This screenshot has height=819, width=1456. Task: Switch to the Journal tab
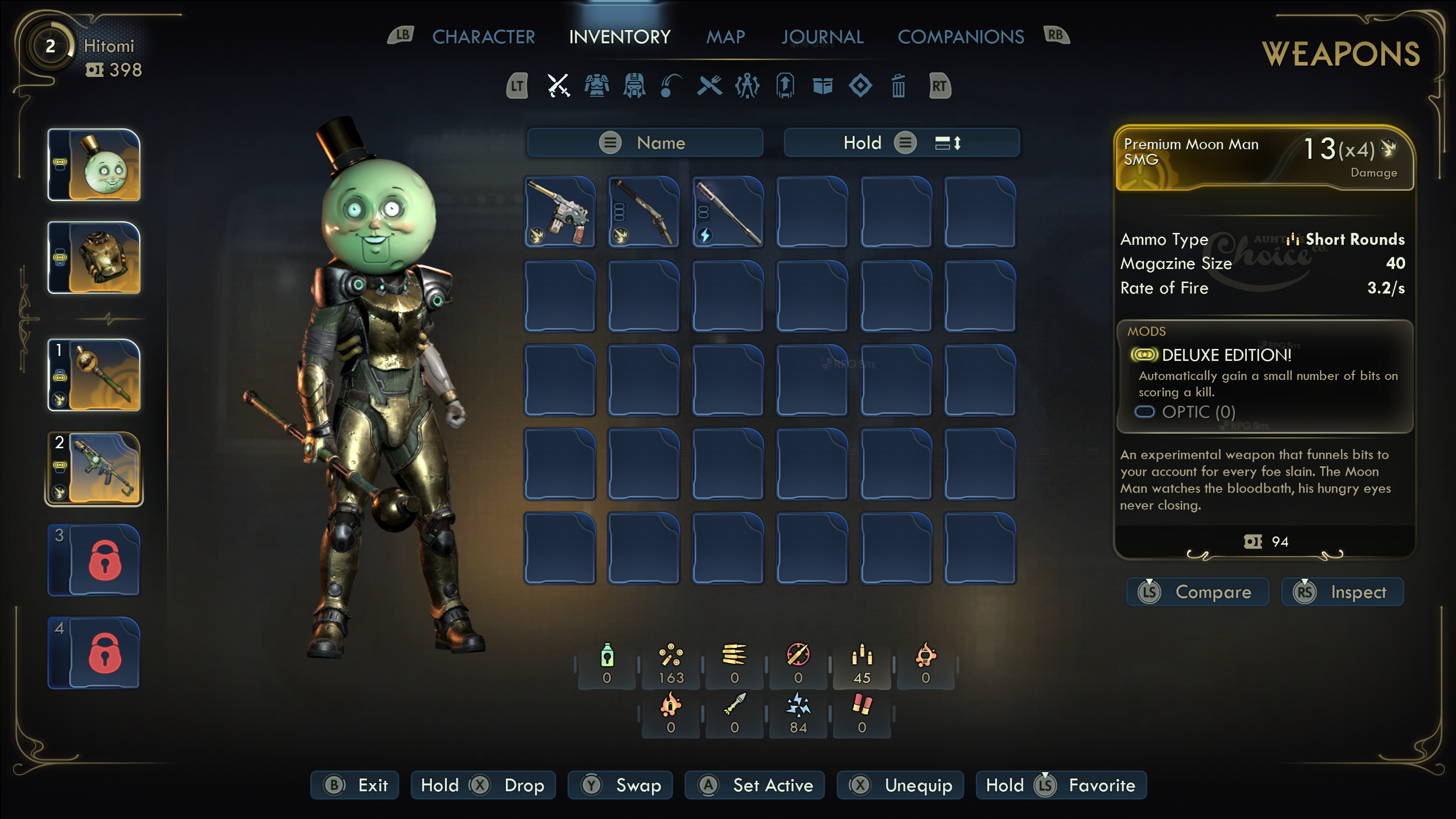point(822,37)
